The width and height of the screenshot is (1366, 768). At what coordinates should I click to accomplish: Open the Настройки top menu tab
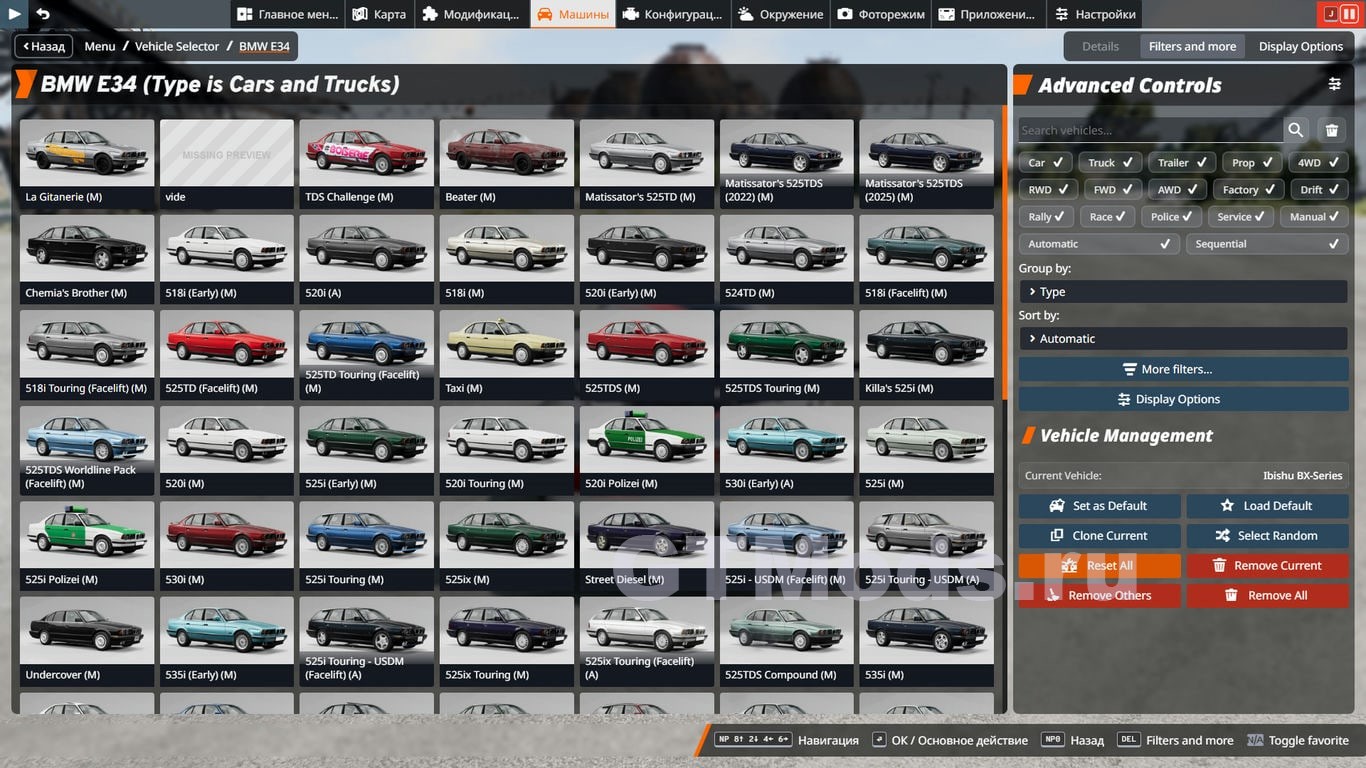tap(1094, 14)
